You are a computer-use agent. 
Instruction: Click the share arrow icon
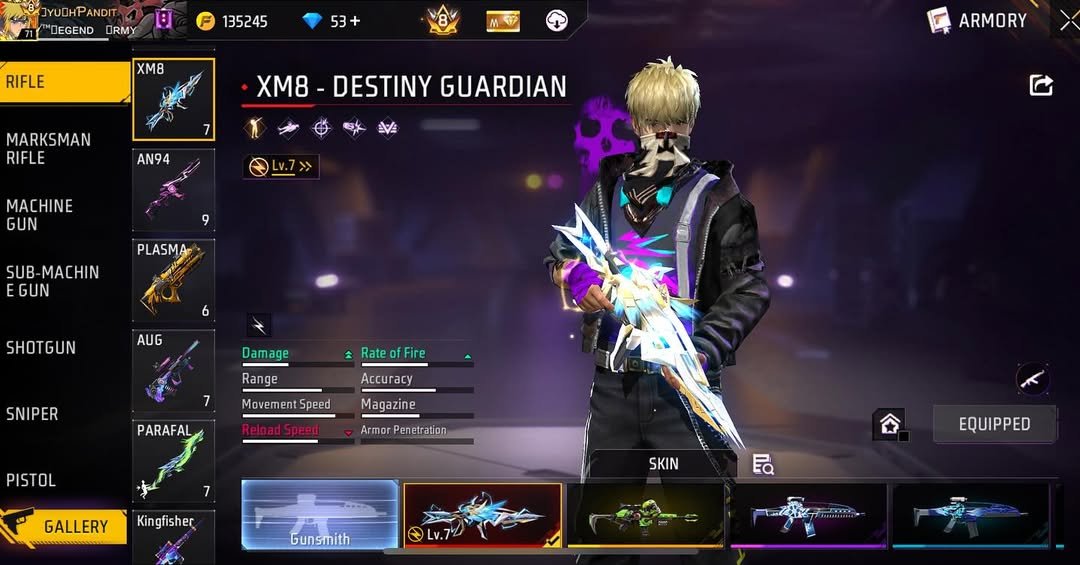1041,86
